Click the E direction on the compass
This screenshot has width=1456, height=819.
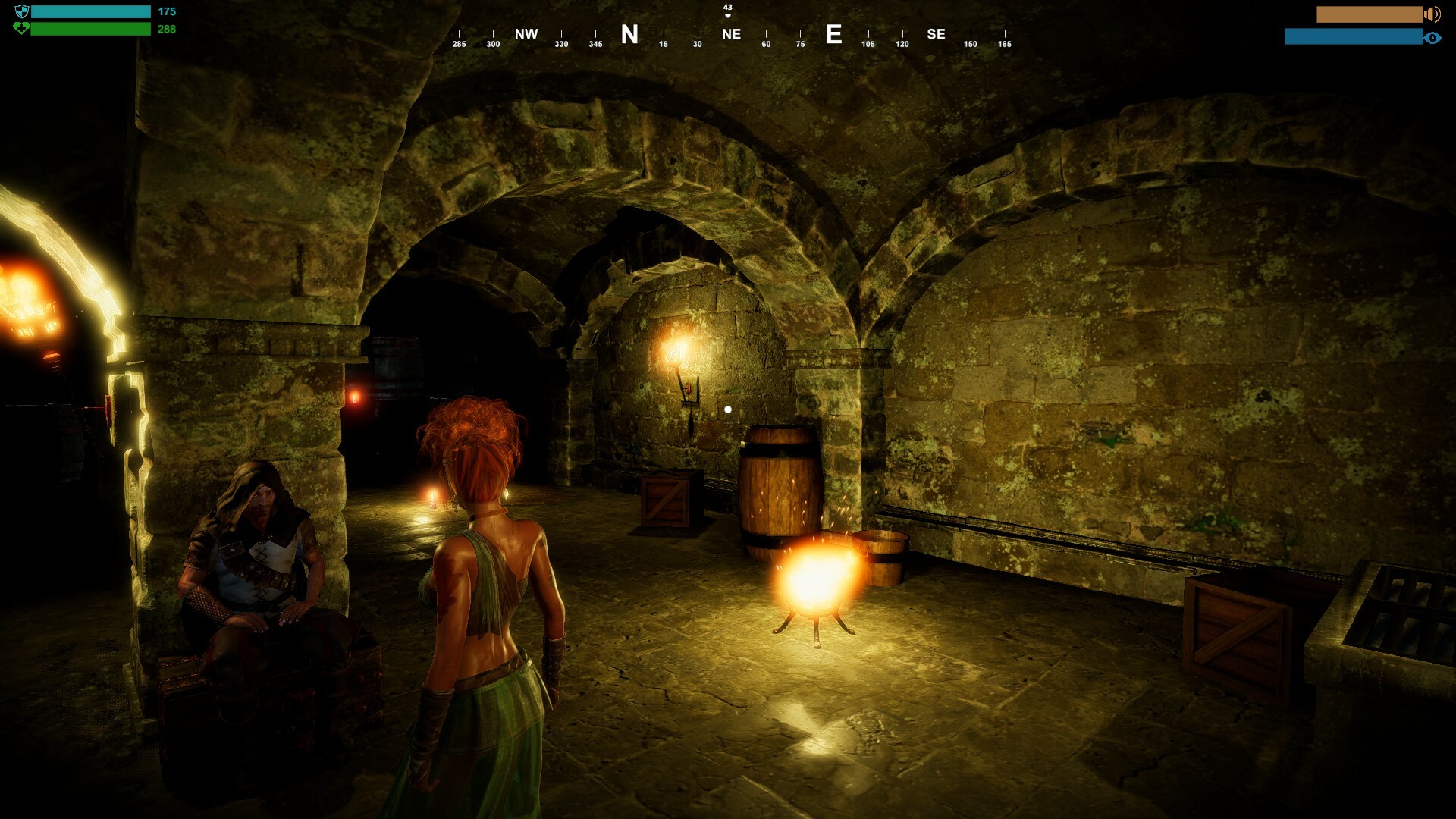(835, 35)
